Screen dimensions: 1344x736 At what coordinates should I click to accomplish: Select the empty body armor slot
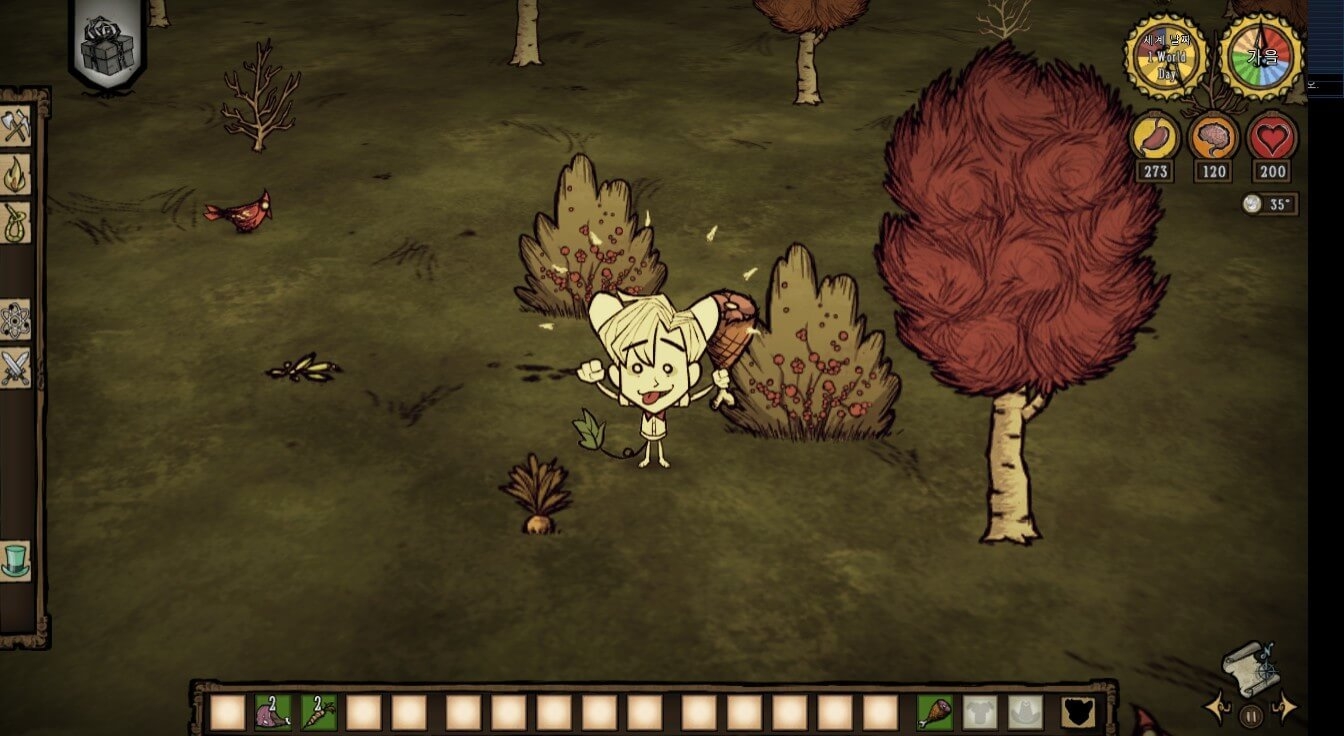[980, 712]
